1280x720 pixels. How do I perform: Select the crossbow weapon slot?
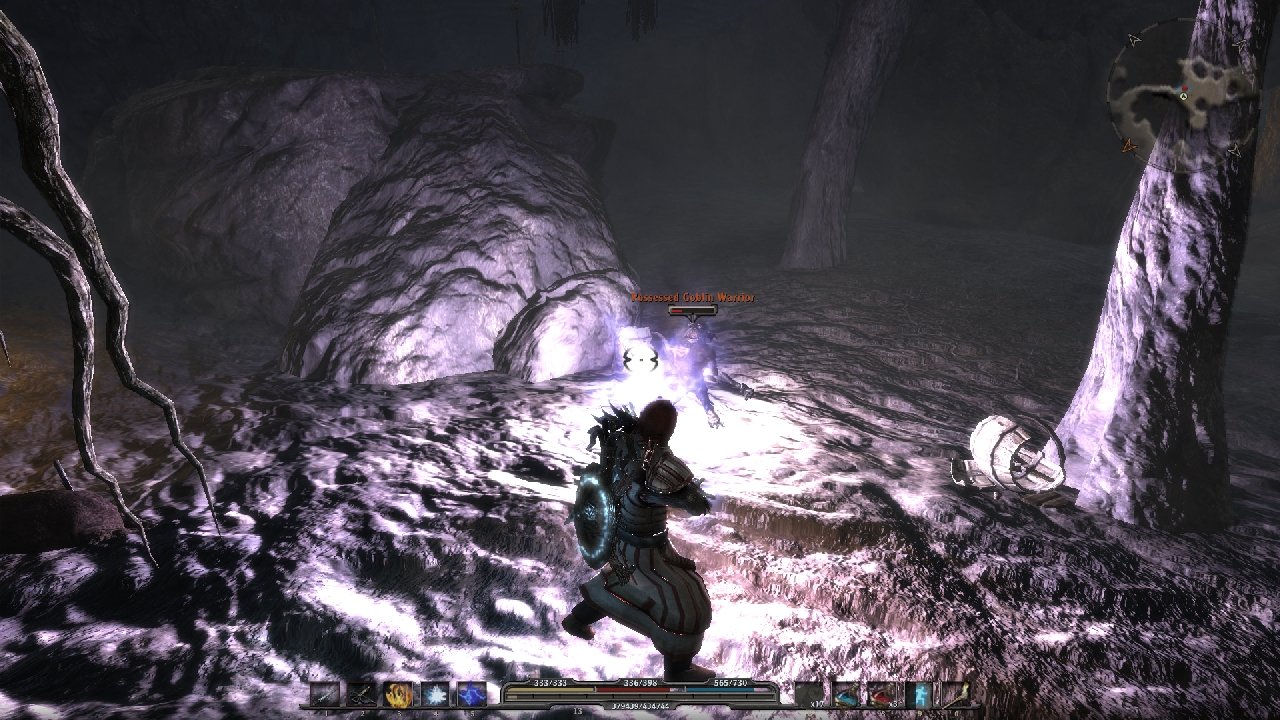[362, 694]
